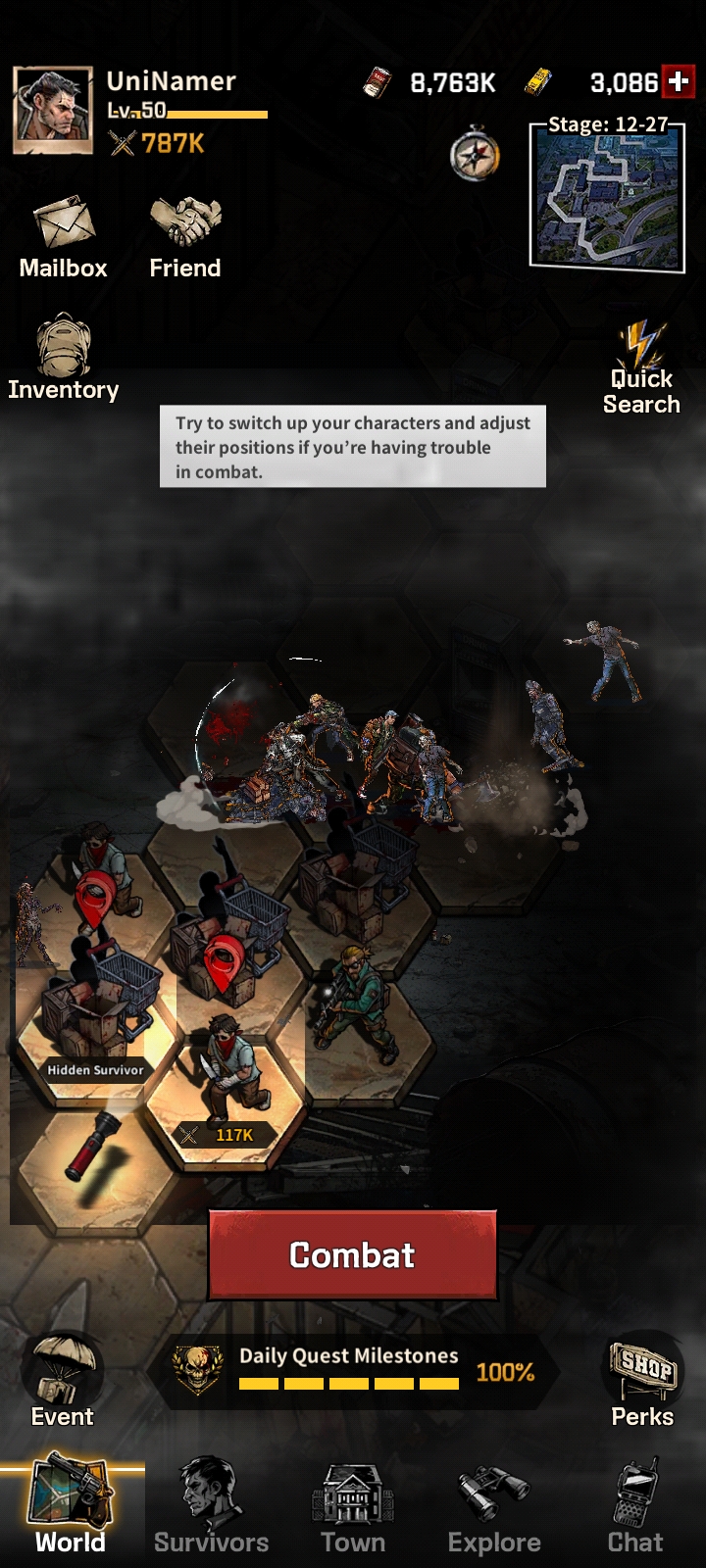Activate Quick Search
706x1568 pixels.
641,370
